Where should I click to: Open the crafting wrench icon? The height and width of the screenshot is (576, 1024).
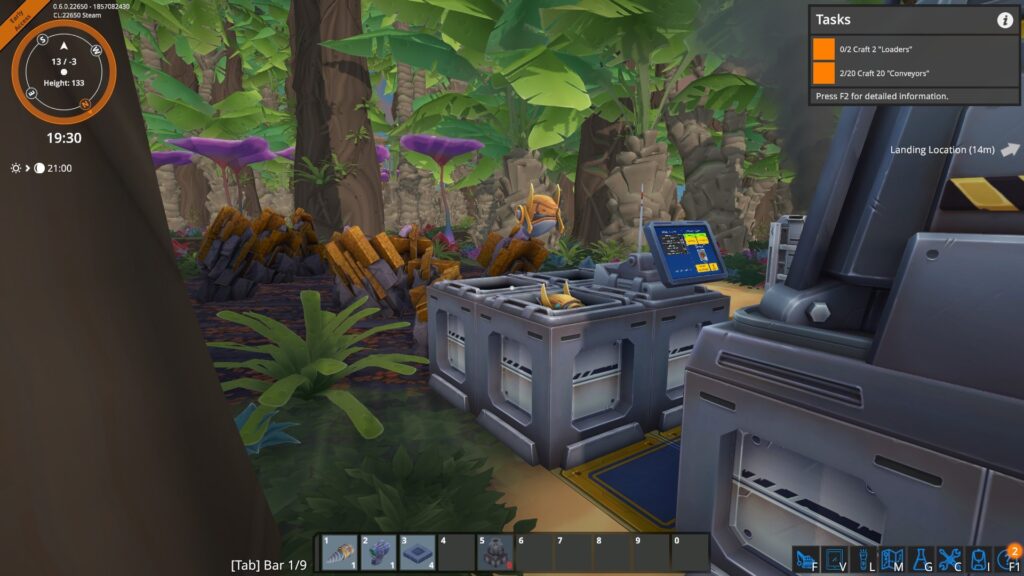pyautogui.click(x=949, y=559)
